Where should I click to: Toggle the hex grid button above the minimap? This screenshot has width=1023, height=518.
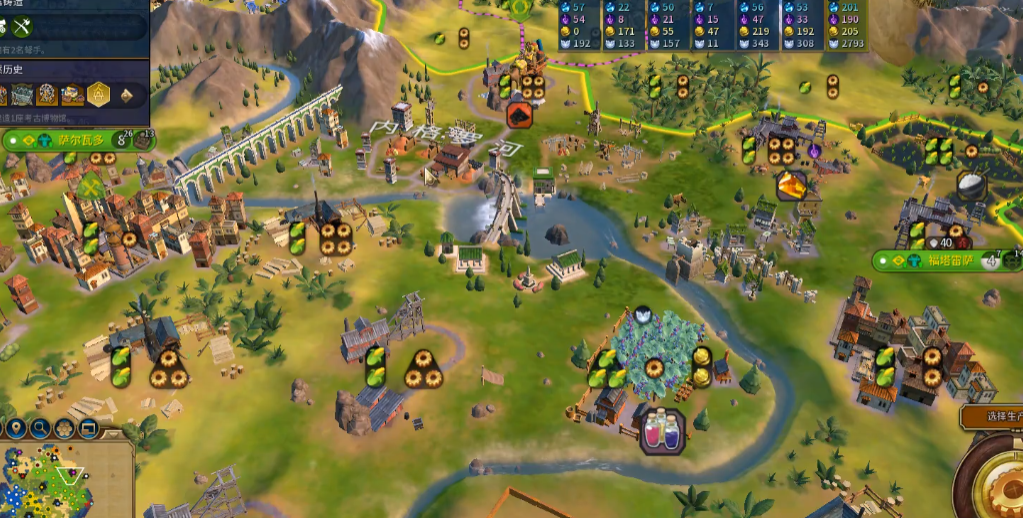(65, 429)
